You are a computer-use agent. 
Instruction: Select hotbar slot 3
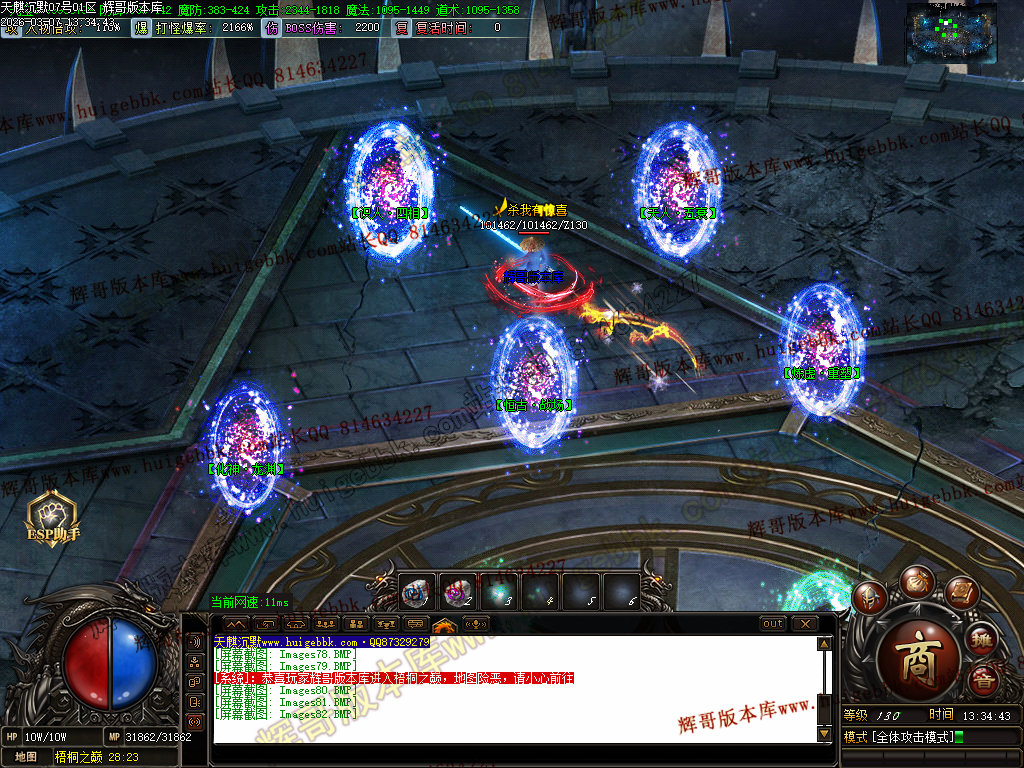pos(499,592)
